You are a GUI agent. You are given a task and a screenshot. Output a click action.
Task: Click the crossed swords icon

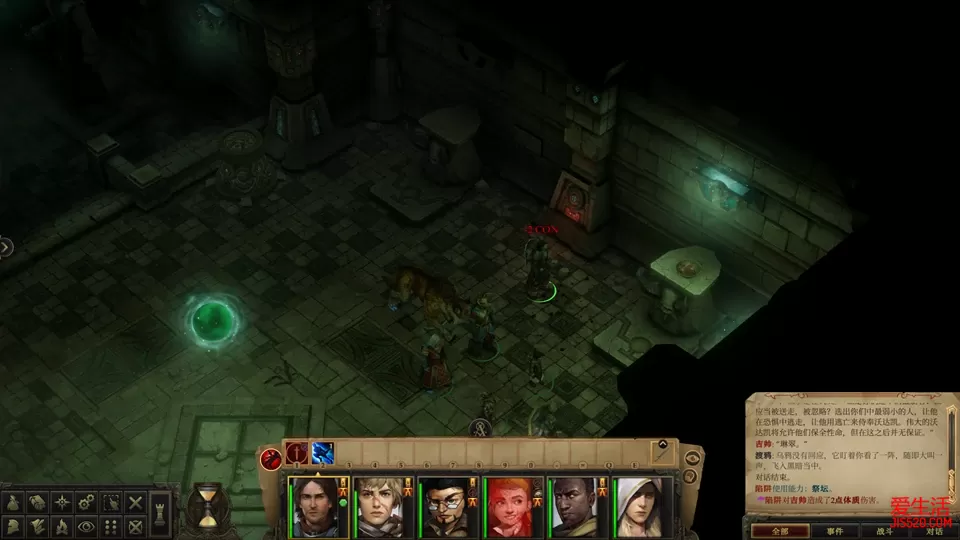135,502
